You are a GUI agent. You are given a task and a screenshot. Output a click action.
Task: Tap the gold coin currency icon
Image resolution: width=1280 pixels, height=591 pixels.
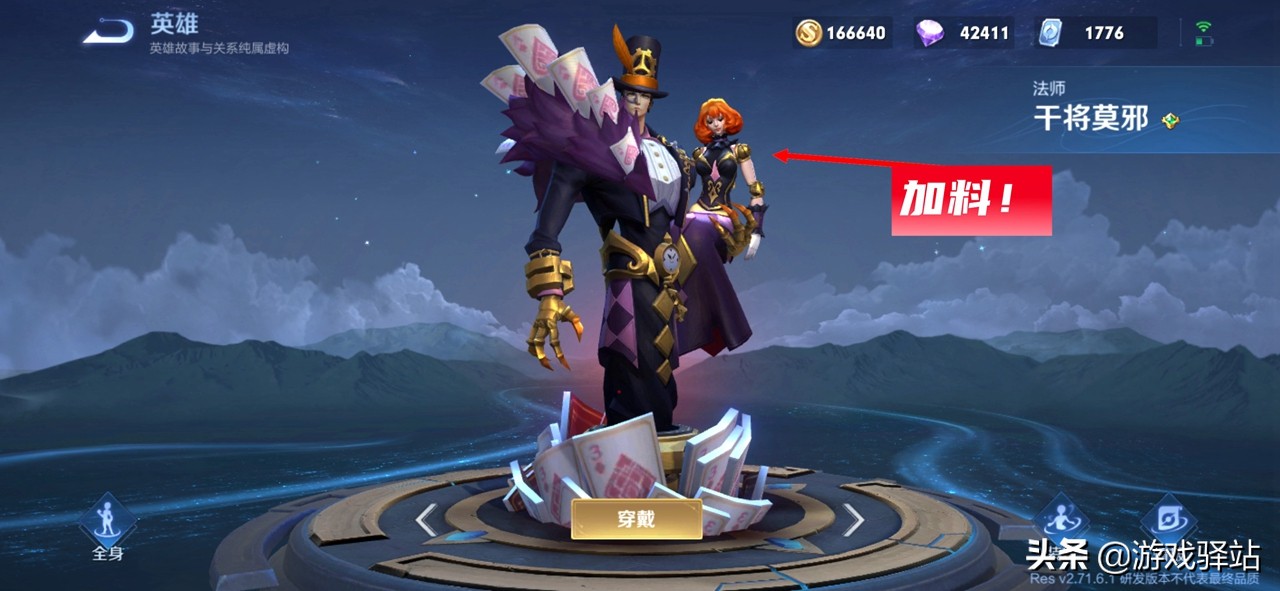(x=808, y=33)
